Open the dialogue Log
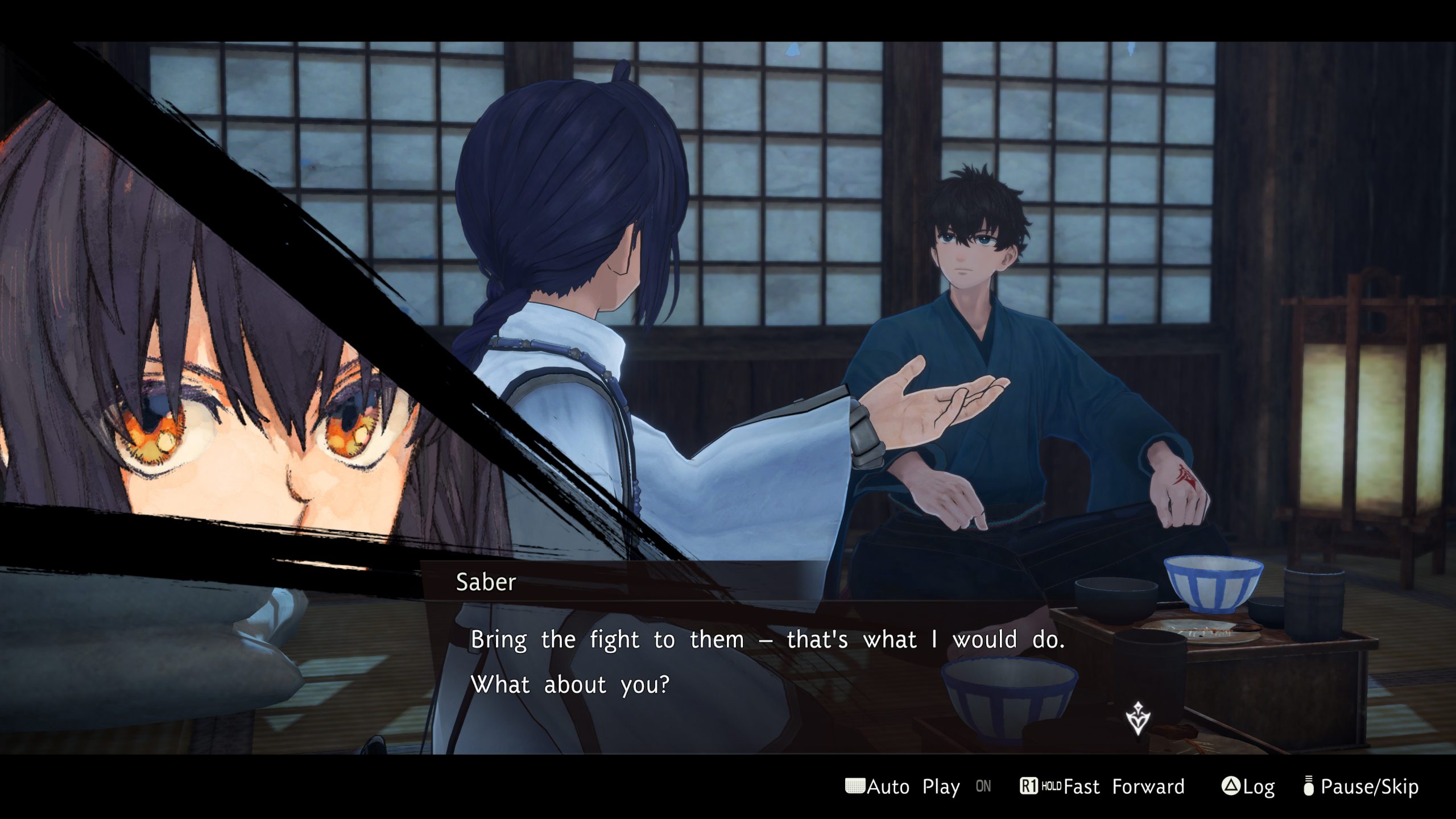The height and width of the screenshot is (819, 1456). point(1248,787)
